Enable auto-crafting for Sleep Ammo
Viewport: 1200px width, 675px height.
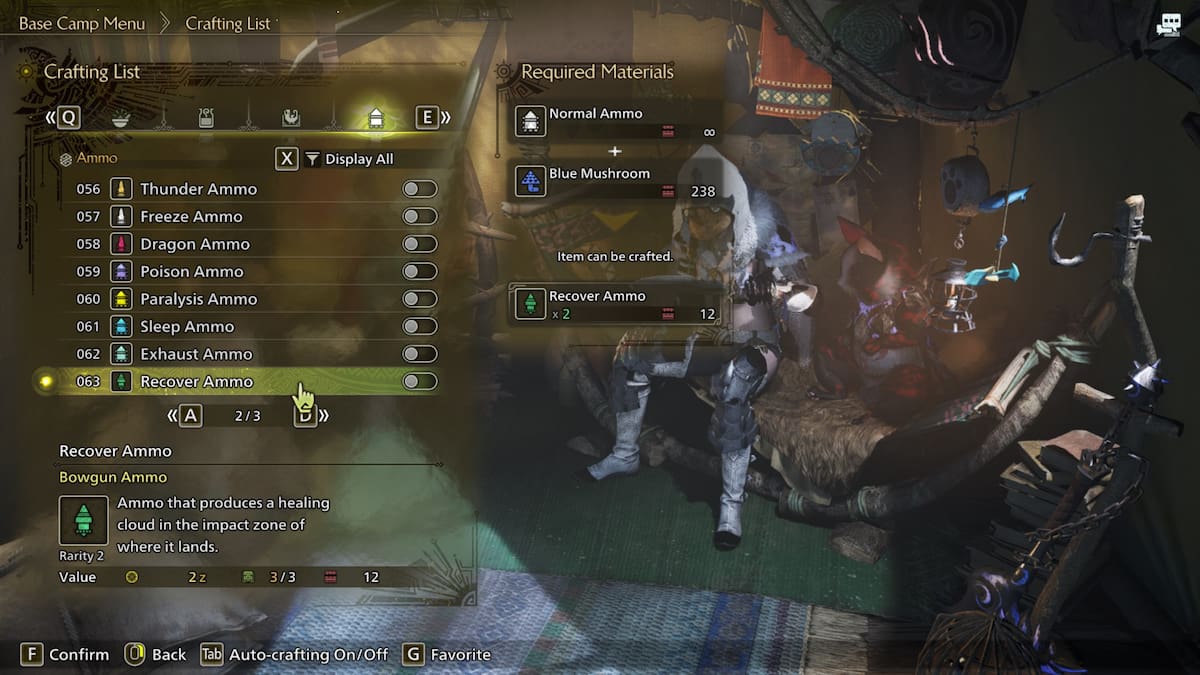[x=420, y=326]
